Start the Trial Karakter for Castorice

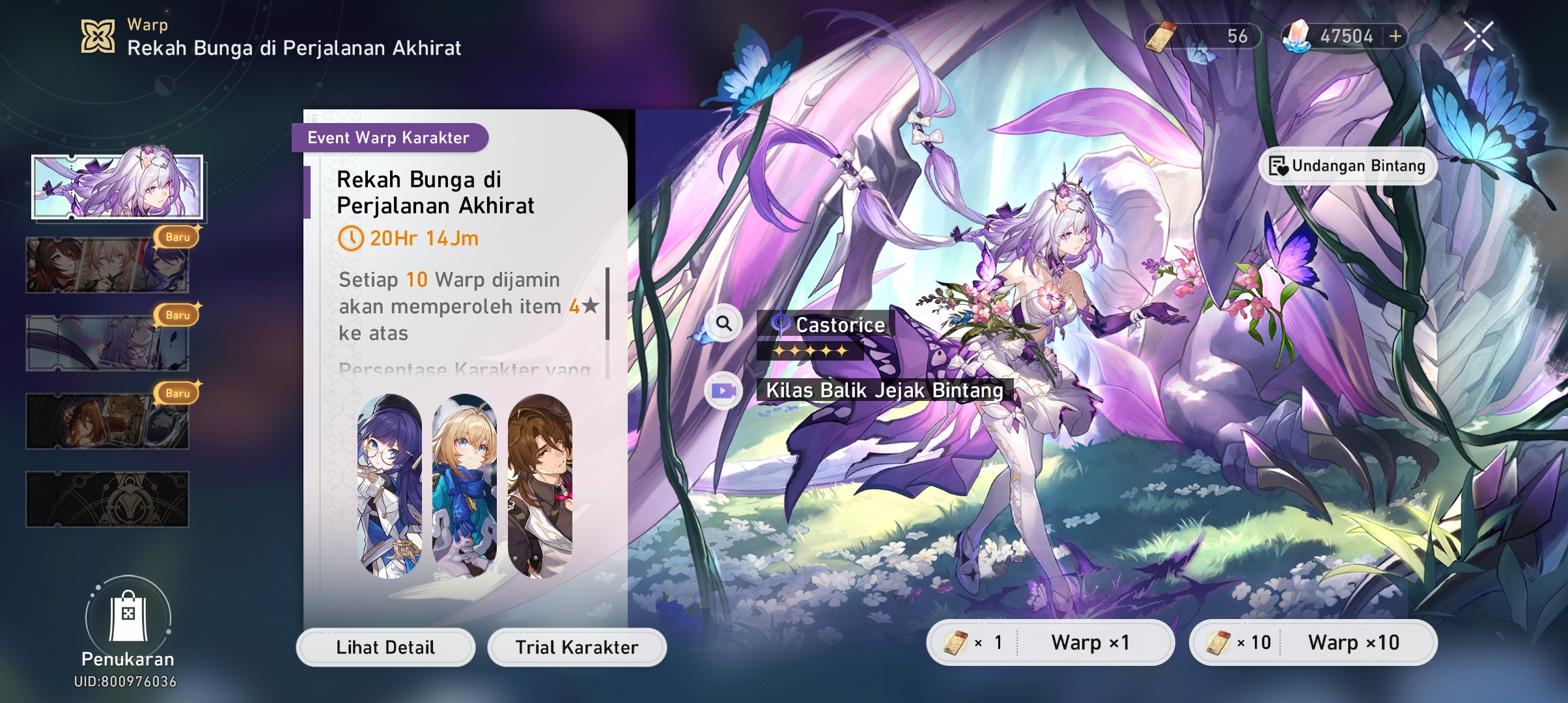pos(577,647)
